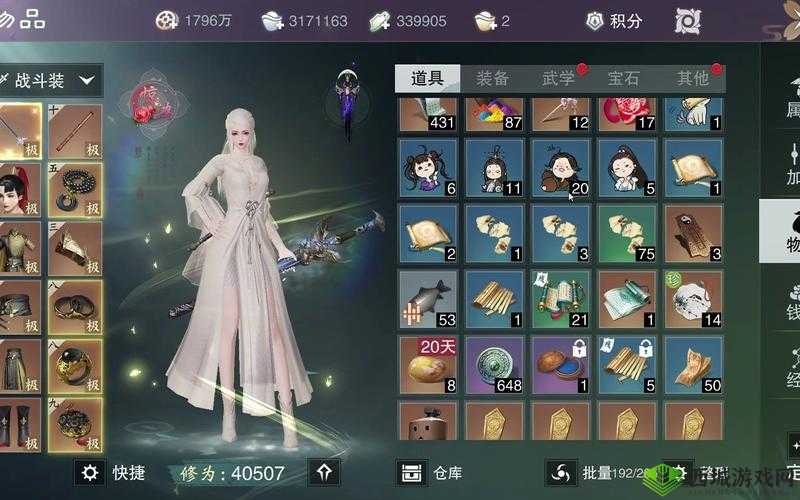Activate the 批量 batch button

pyautogui.click(x=580, y=473)
